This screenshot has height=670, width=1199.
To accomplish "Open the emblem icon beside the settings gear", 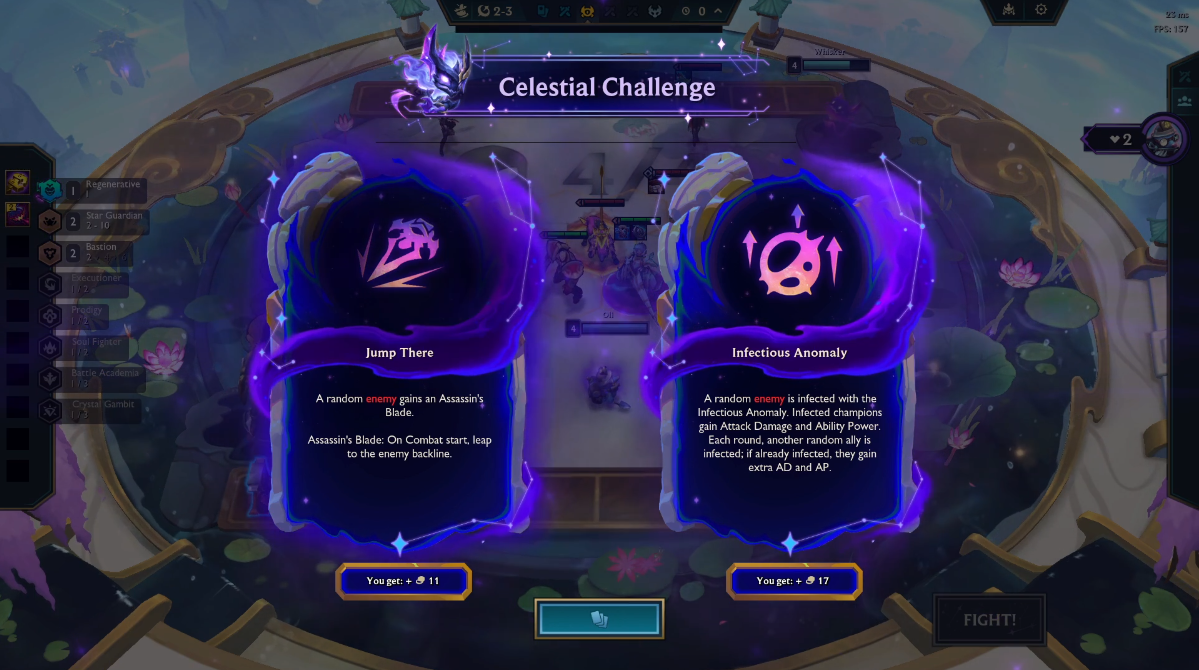I will pos(1009,10).
